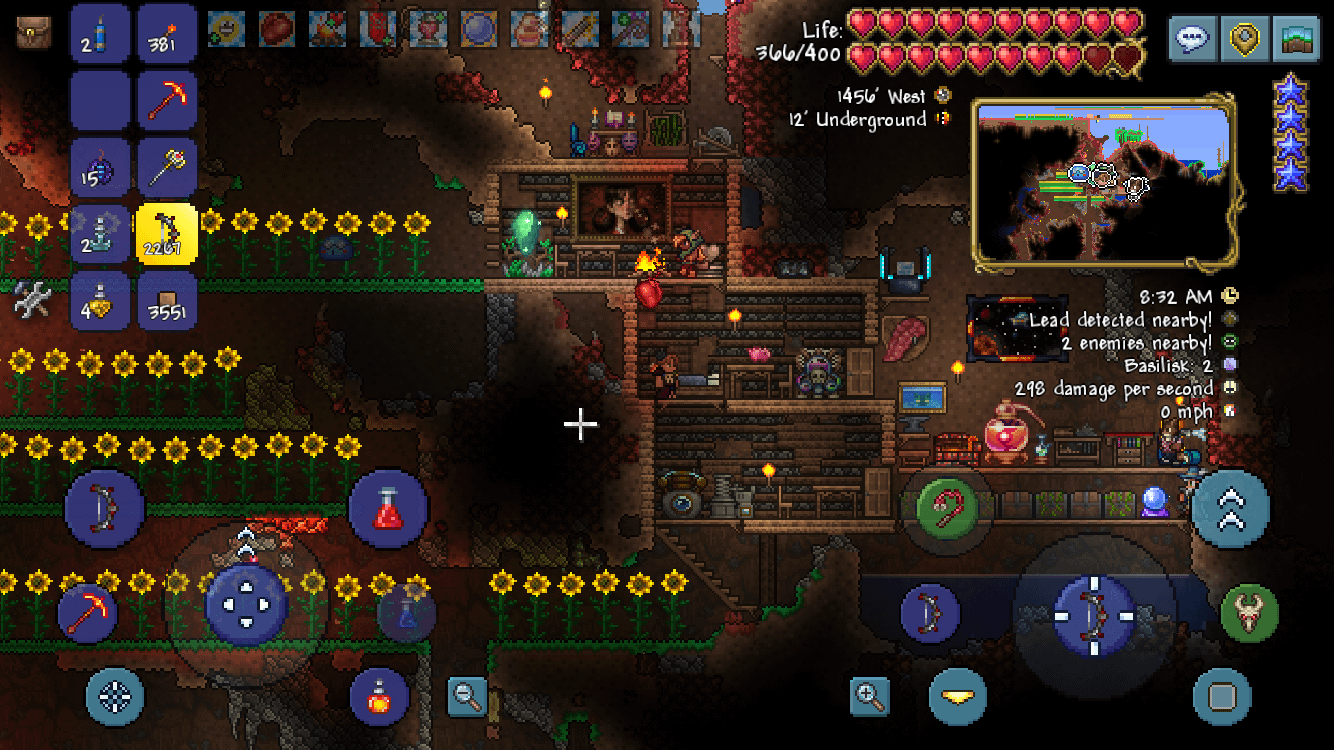Screen dimensions: 1334x750
Task: Open the inventory chest bag
Action: click(34, 33)
